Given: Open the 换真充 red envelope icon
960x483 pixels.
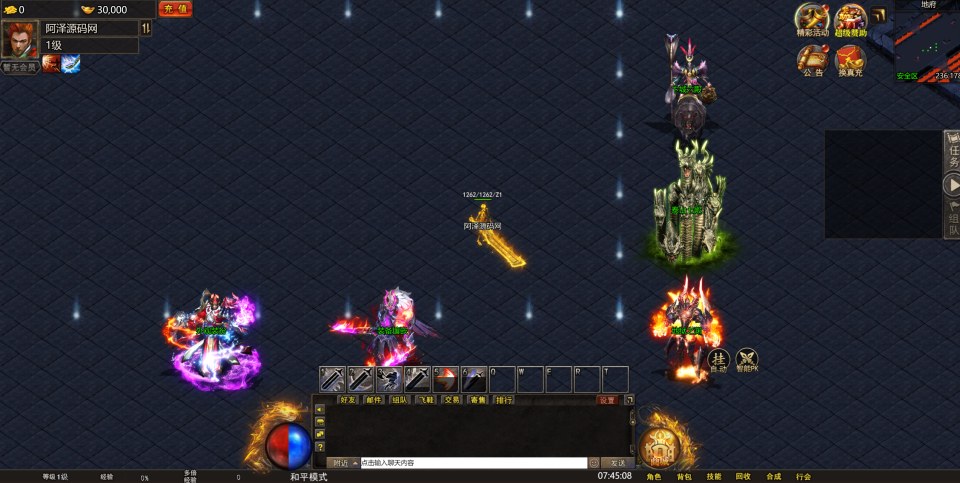Looking at the screenshot, I should point(851,61).
